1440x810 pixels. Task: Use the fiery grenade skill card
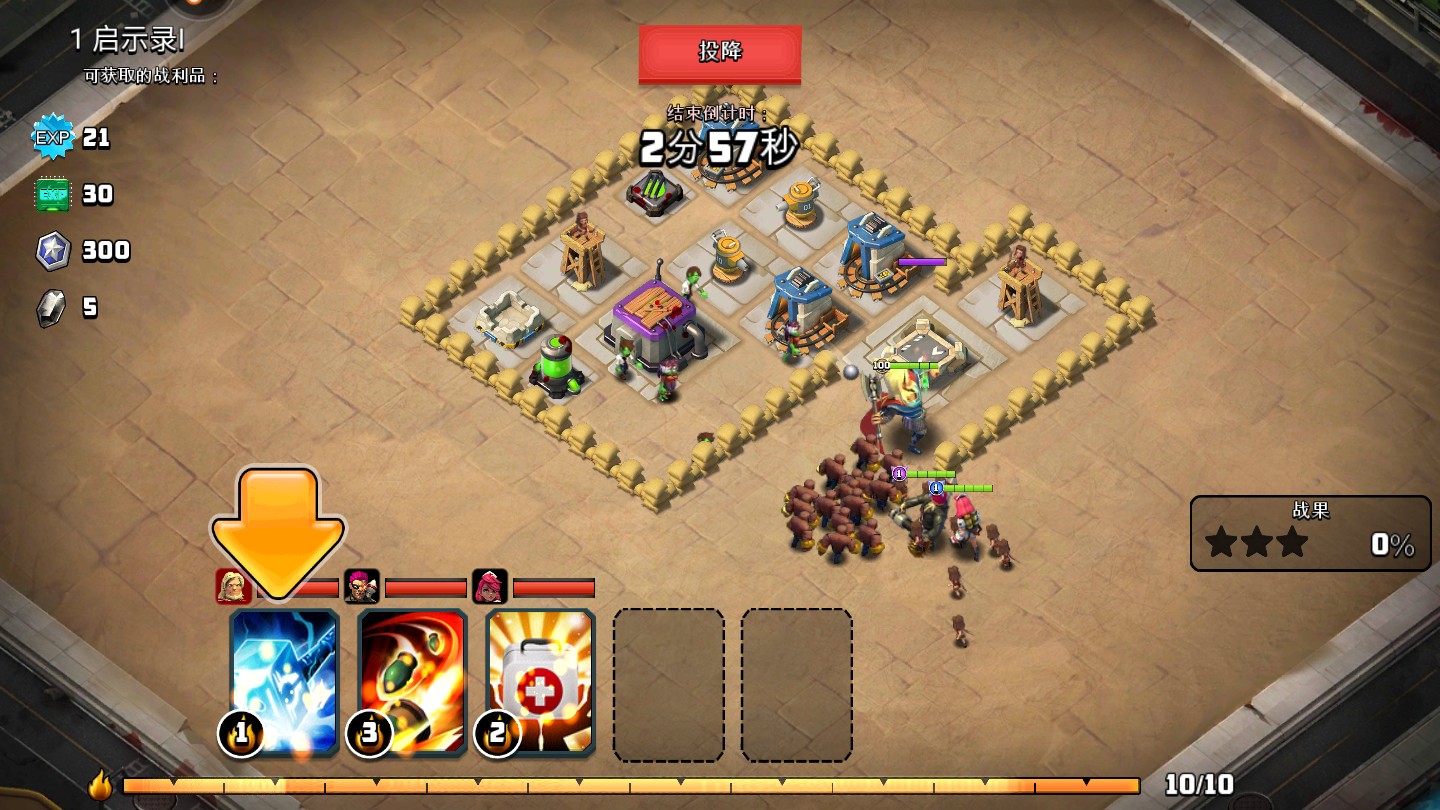(412, 682)
